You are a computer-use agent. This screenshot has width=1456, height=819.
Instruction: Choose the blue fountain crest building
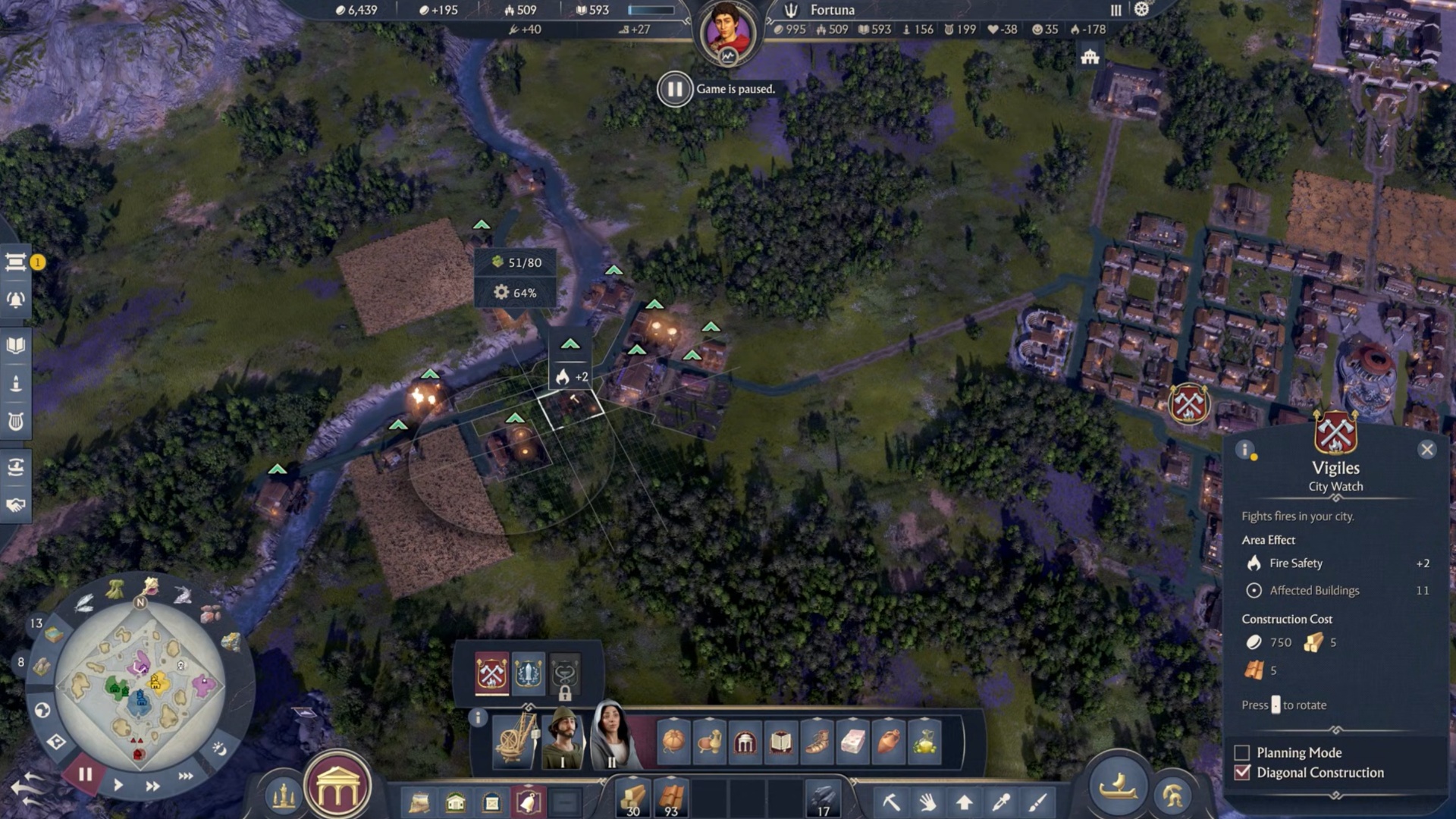[529, 673]
